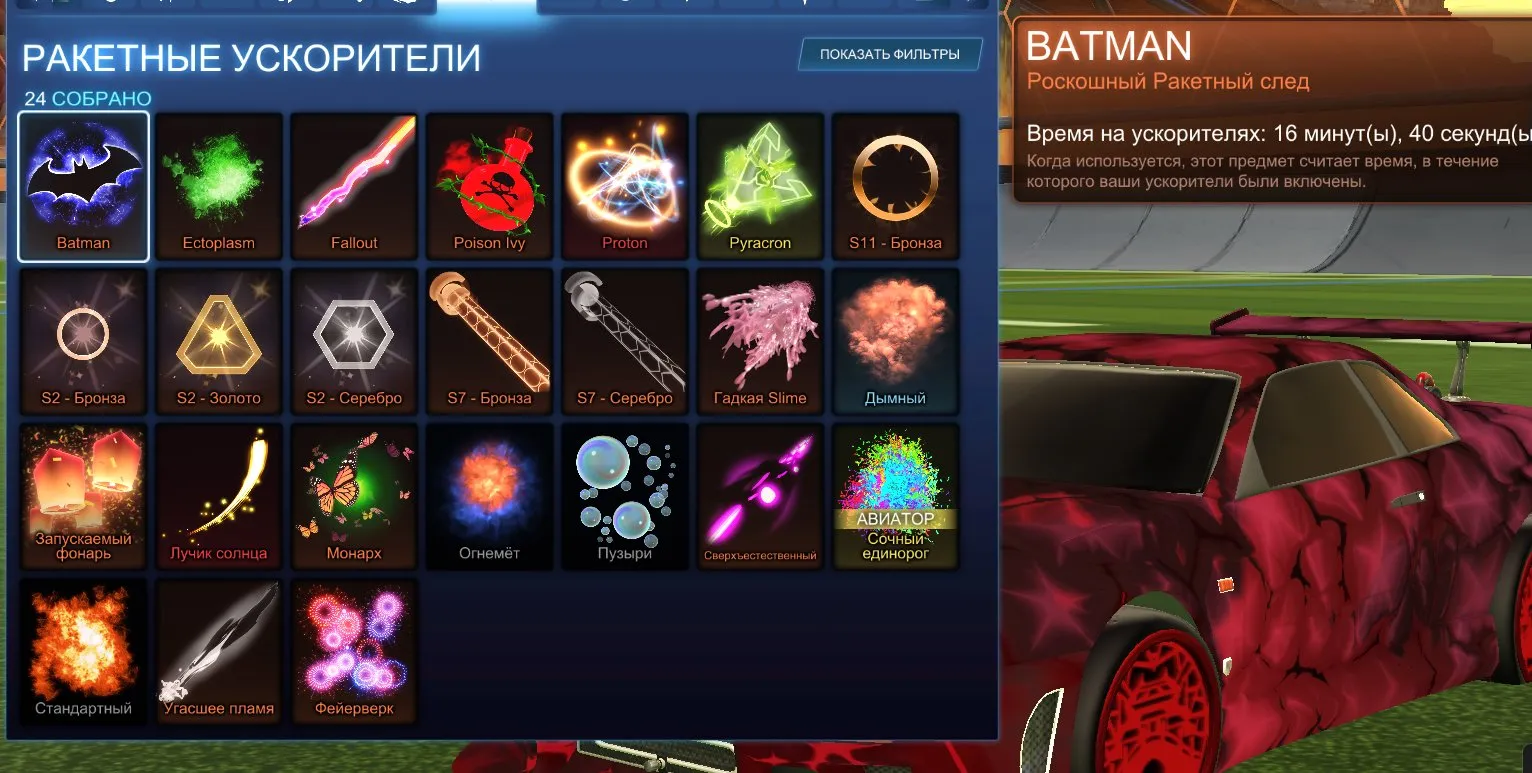Open the ПОКАЗАТЬ ФИЛЬТРЫ panel
Viewport: 1532px width, 773px height.
[888, 54]
